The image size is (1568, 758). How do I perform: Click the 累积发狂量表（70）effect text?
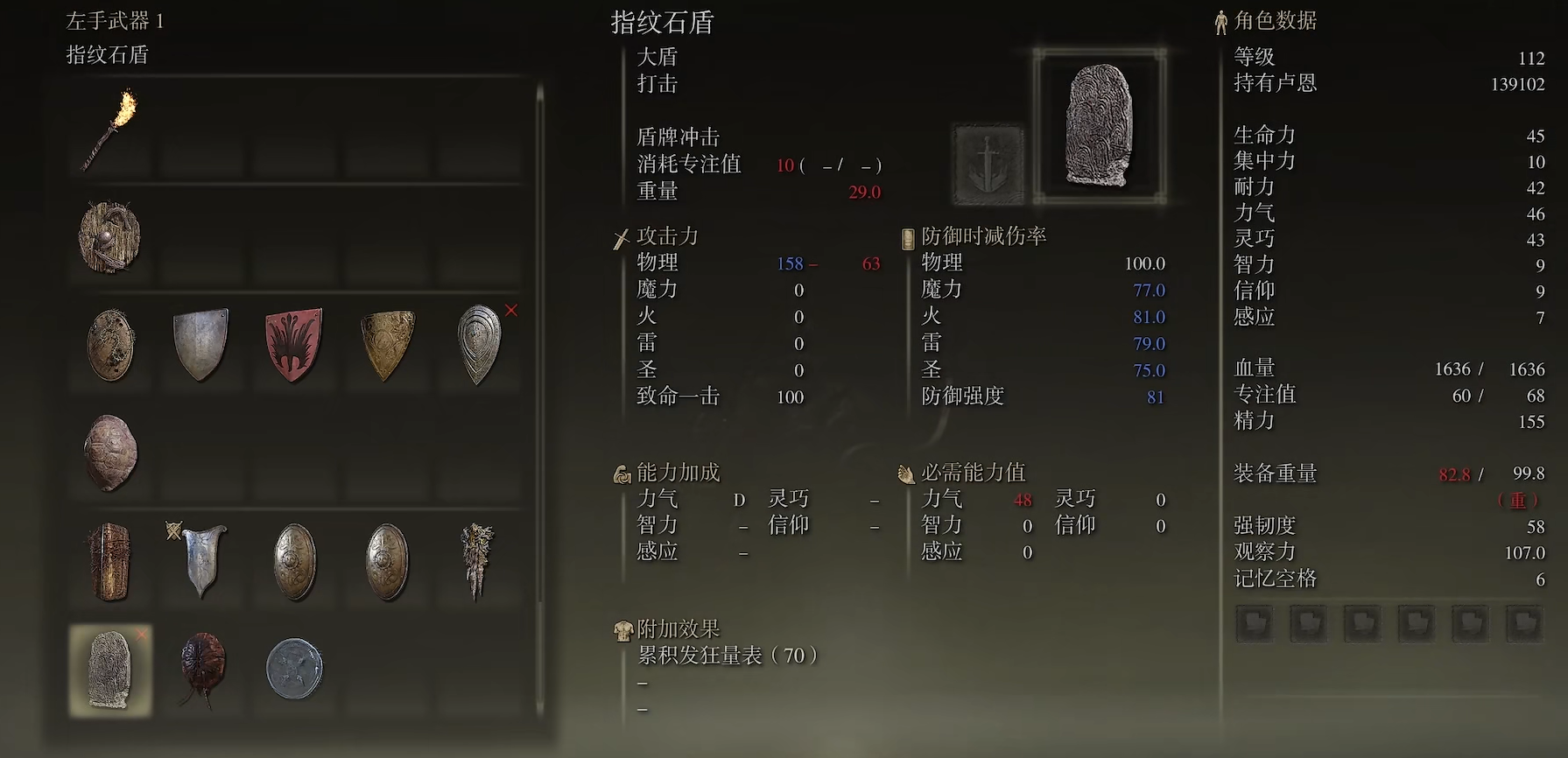tap(729, 654)
